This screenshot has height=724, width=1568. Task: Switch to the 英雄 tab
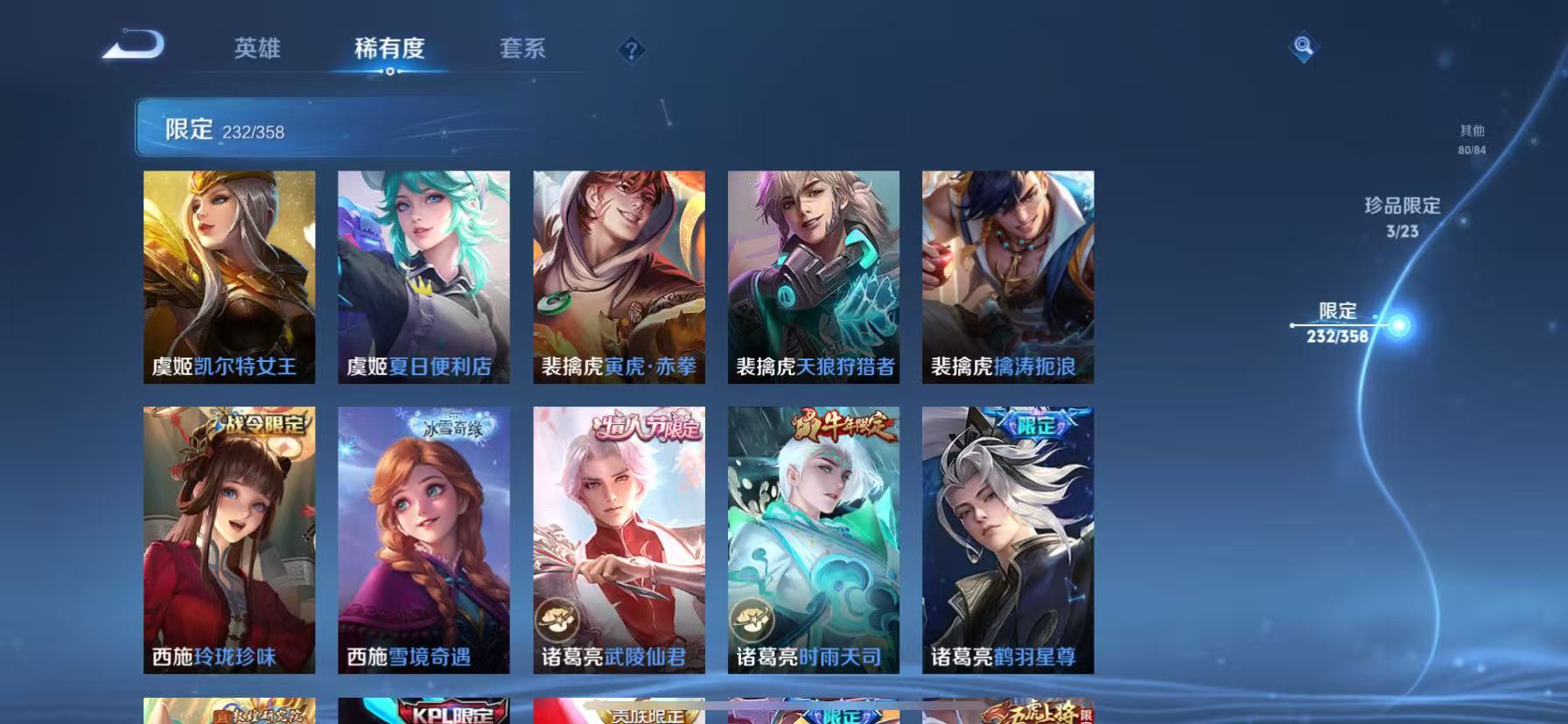click(255, 50)
